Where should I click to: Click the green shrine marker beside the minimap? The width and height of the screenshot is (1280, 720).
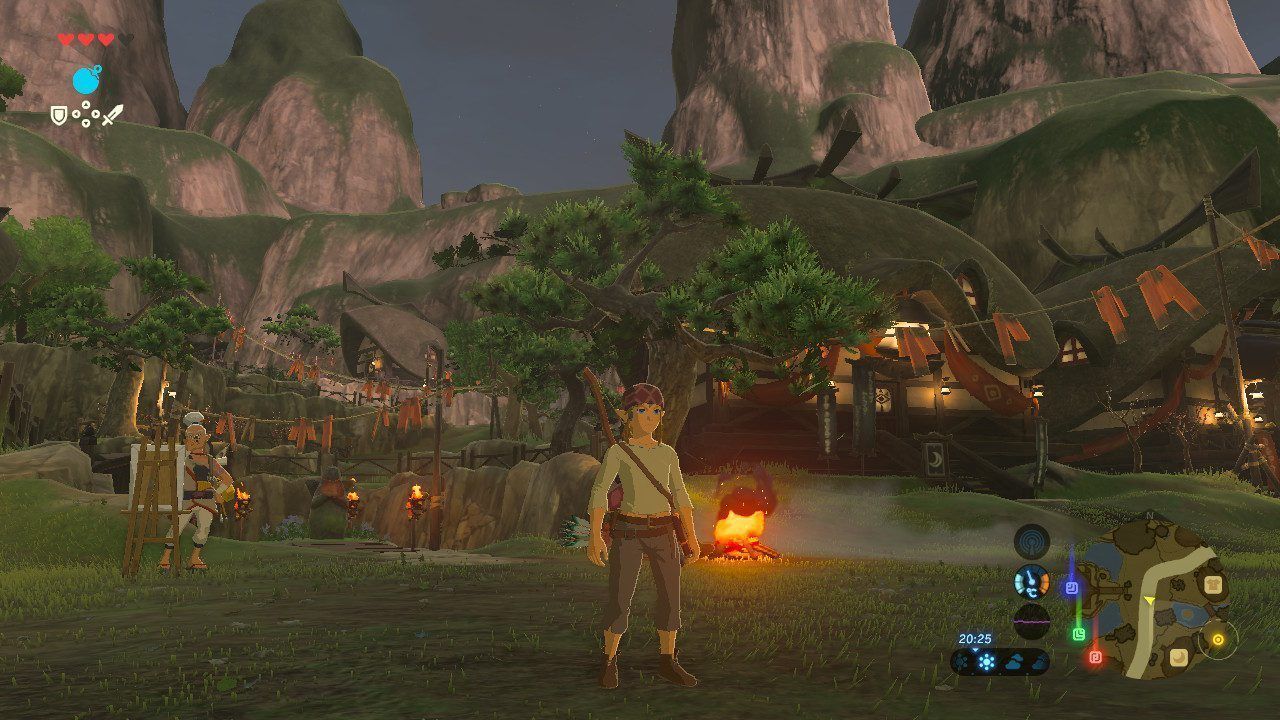1079,633
